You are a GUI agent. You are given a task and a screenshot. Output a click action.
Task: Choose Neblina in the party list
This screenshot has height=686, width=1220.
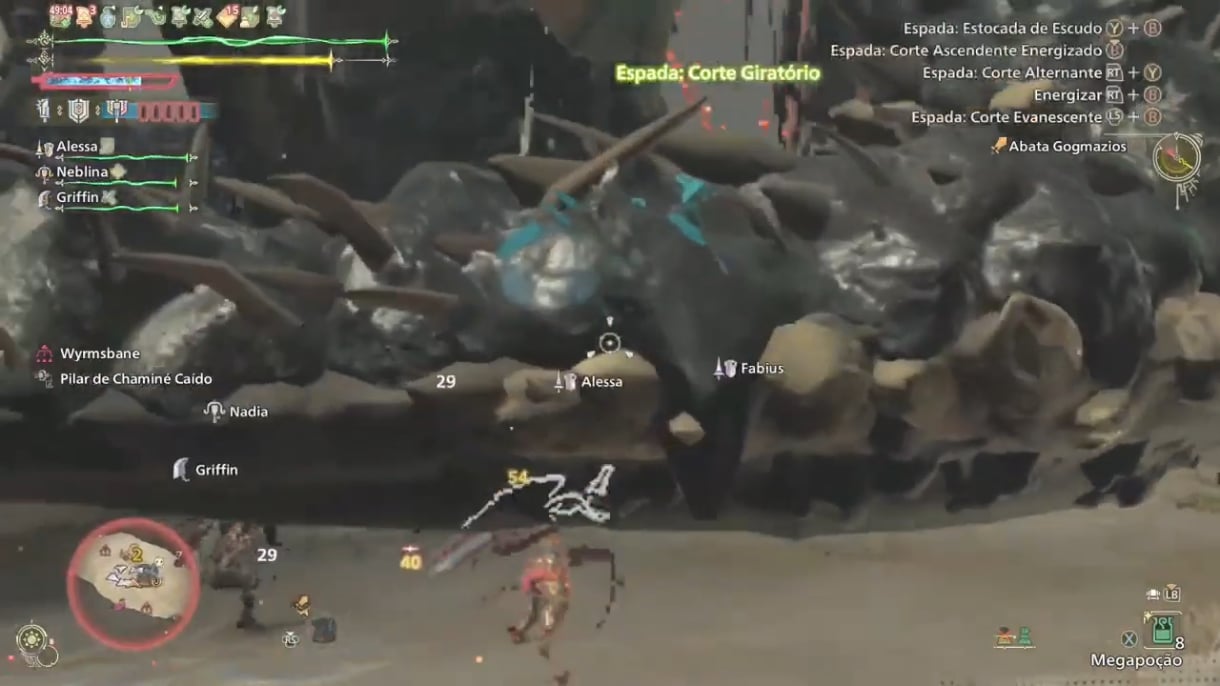click(82, 172)
